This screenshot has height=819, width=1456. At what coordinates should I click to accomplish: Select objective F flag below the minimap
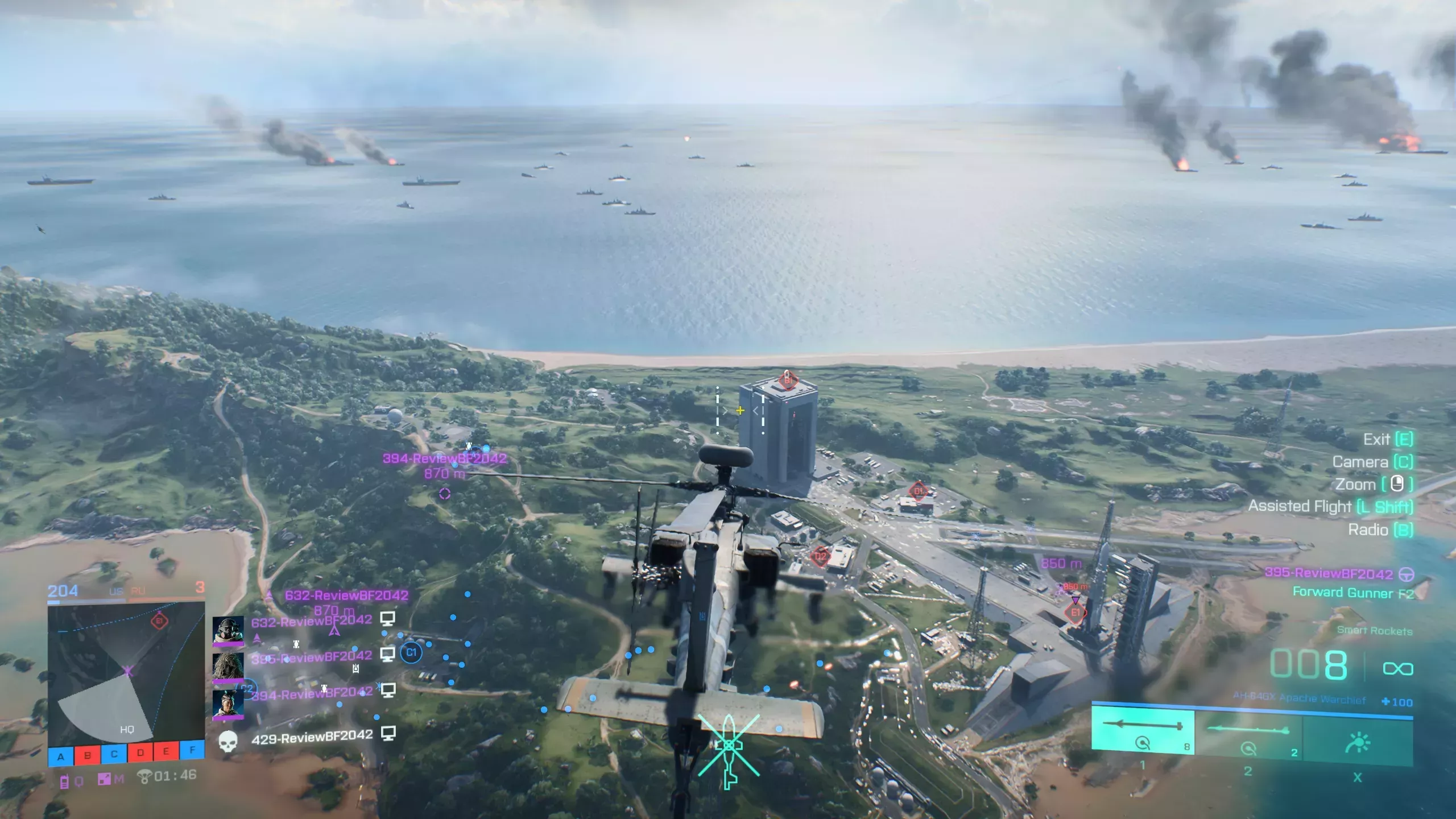tap(192, 750)
